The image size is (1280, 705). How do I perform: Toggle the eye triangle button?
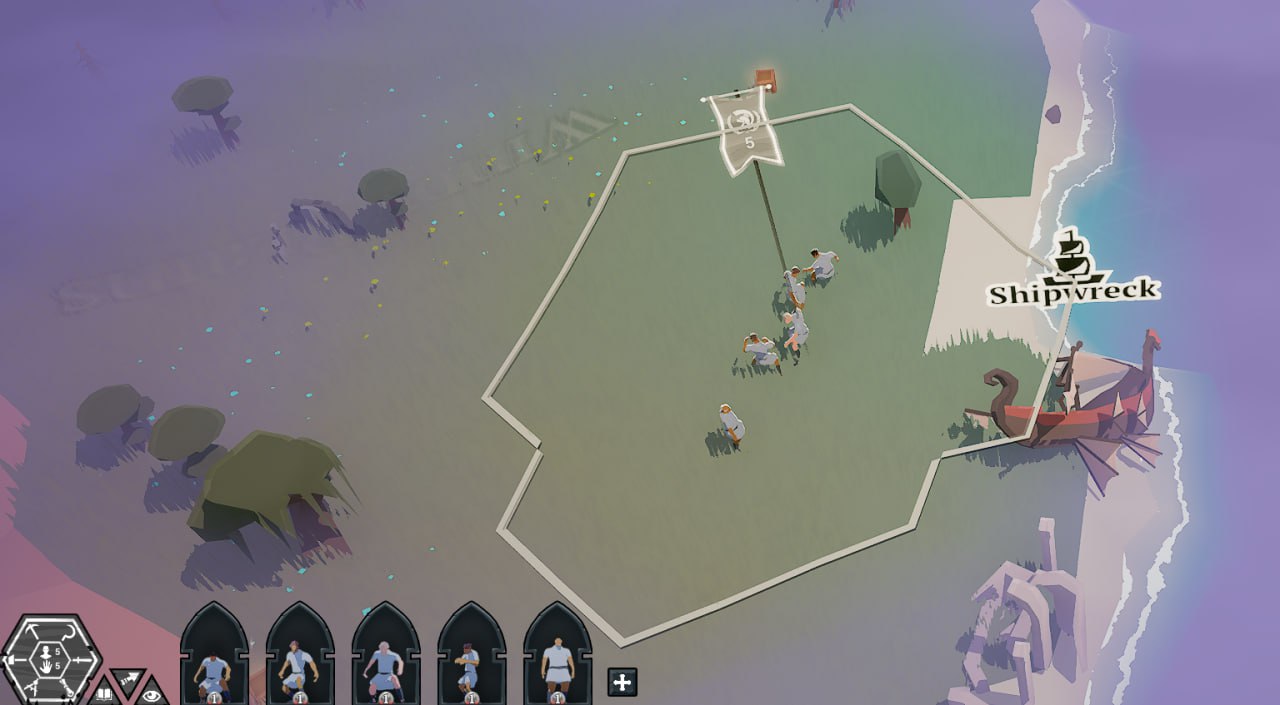pos(152,695)
